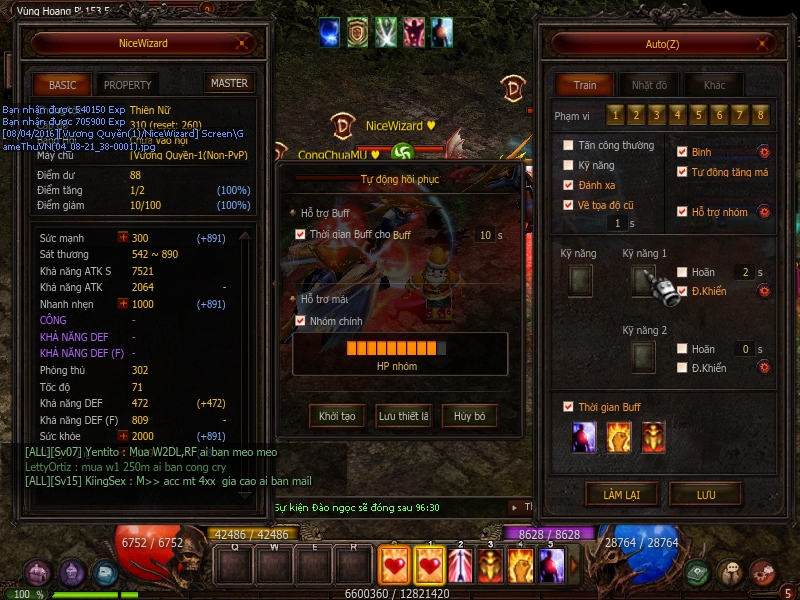Toggle the Hỗ trợ nhóm checkbox

click(x=682, y=212)
